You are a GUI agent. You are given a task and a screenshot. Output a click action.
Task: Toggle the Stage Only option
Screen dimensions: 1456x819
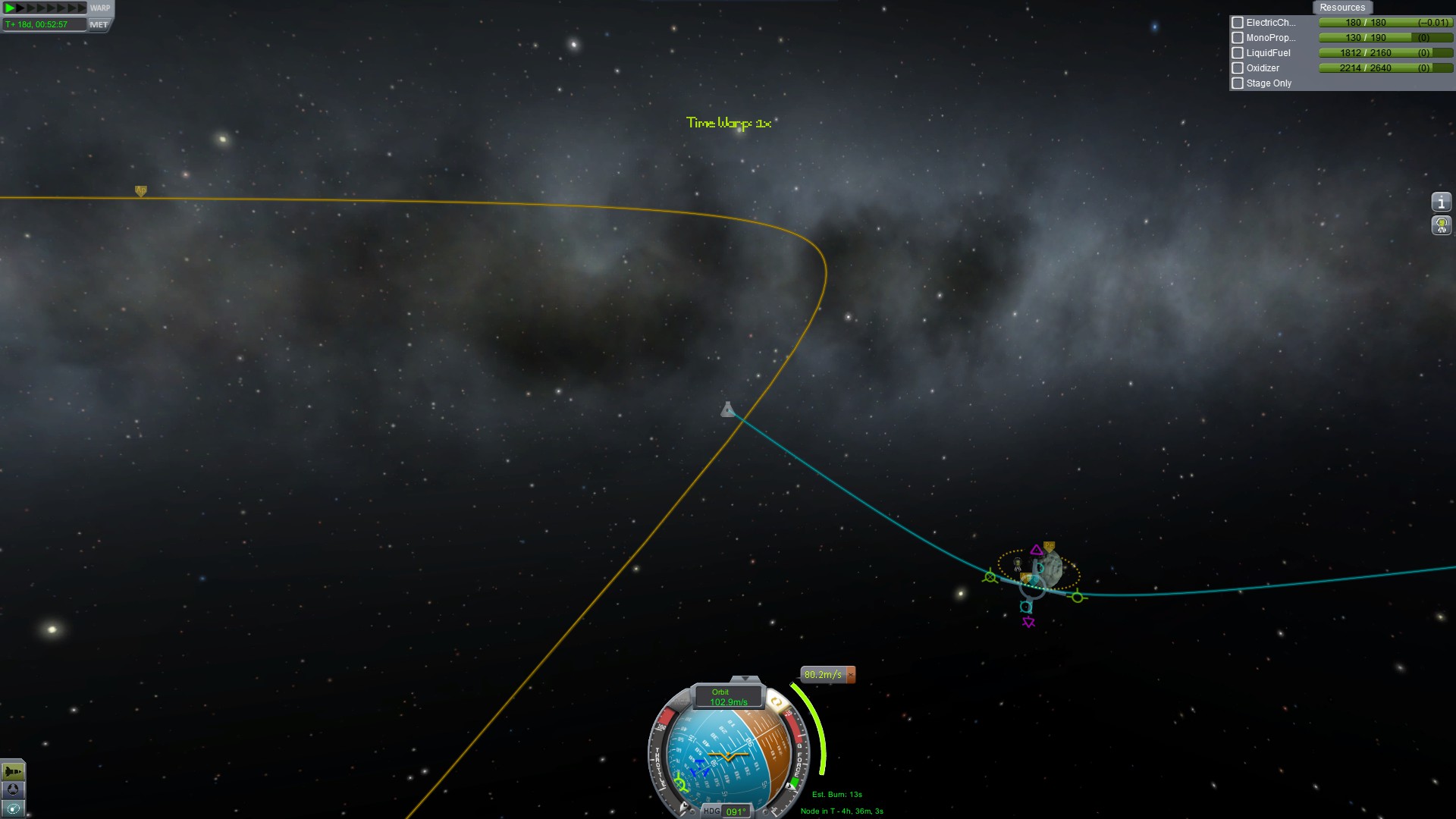point(1238,83)
